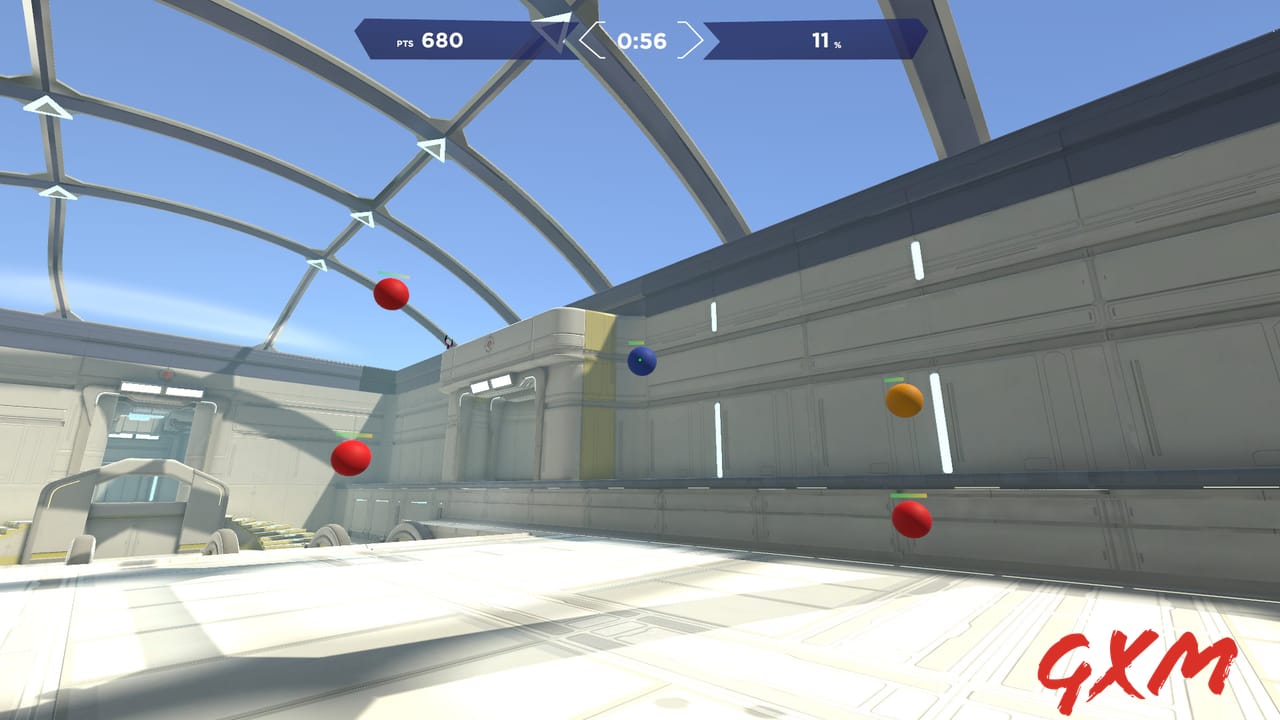Toggle the green health bar above the blue sphere
The height and width of the screenshot is (720, 1280).
click(637, 343)
